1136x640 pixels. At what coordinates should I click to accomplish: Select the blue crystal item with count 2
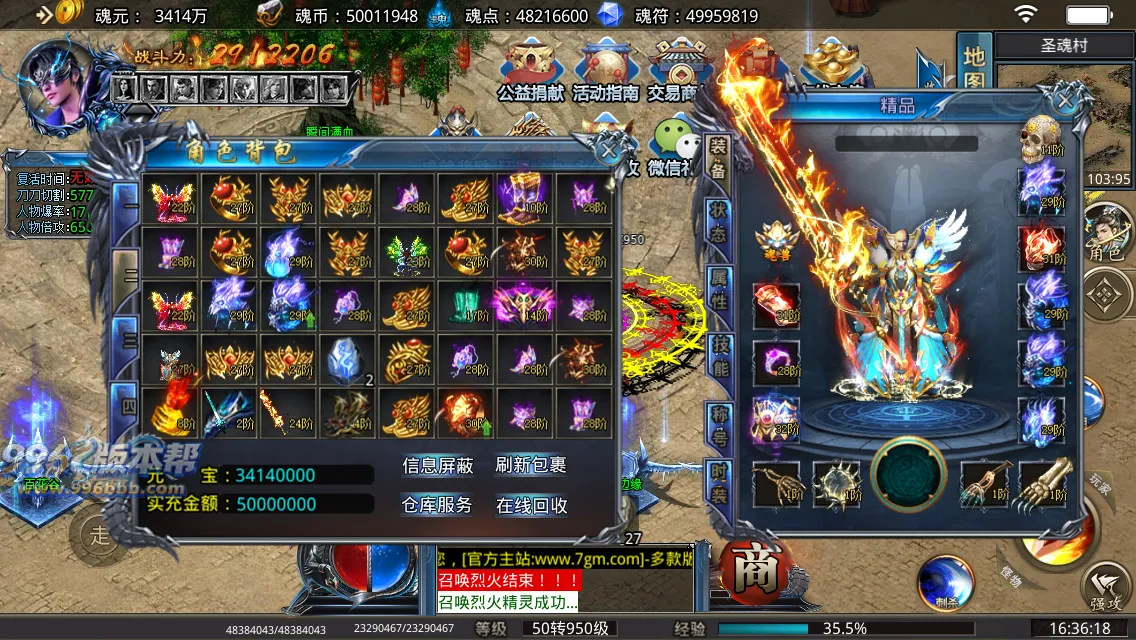pyautogui.click(x=346, y=360)
